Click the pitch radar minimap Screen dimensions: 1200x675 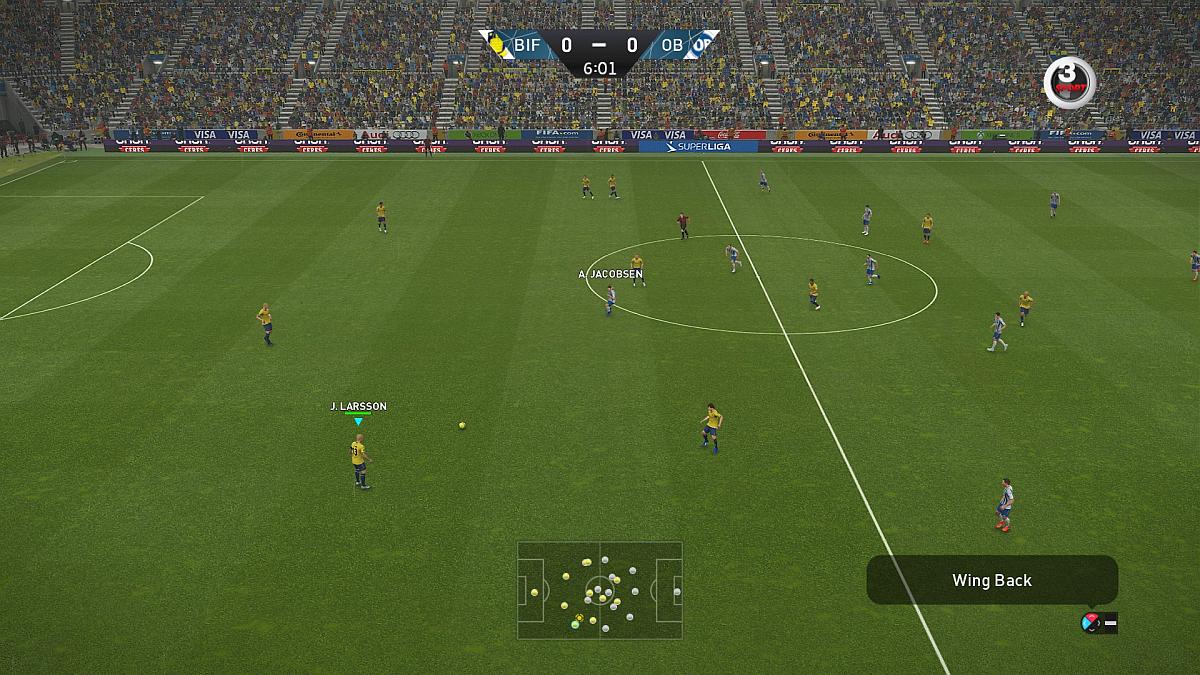tap(599, 590)
